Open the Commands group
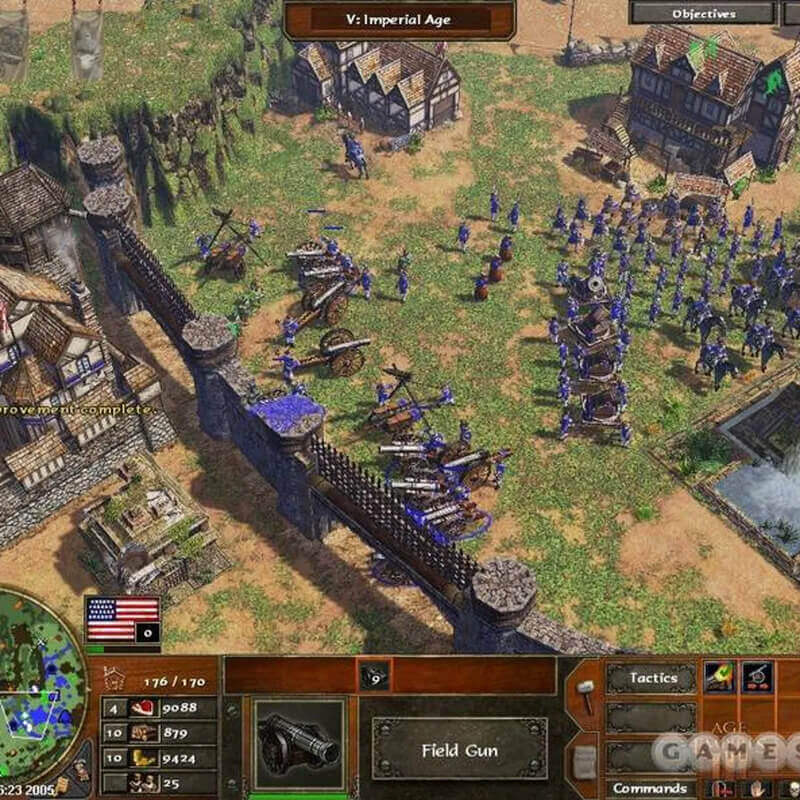This screenshot has height=800, width=800. click(650, 788)
